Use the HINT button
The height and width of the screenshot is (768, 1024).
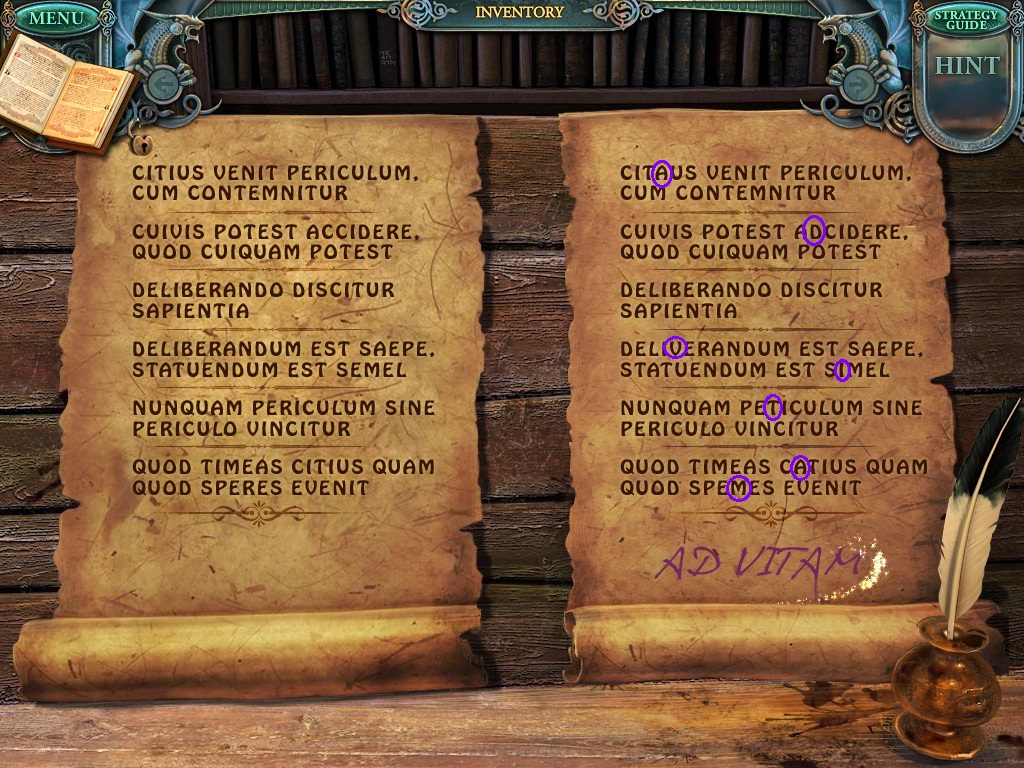tap(966, 67)
